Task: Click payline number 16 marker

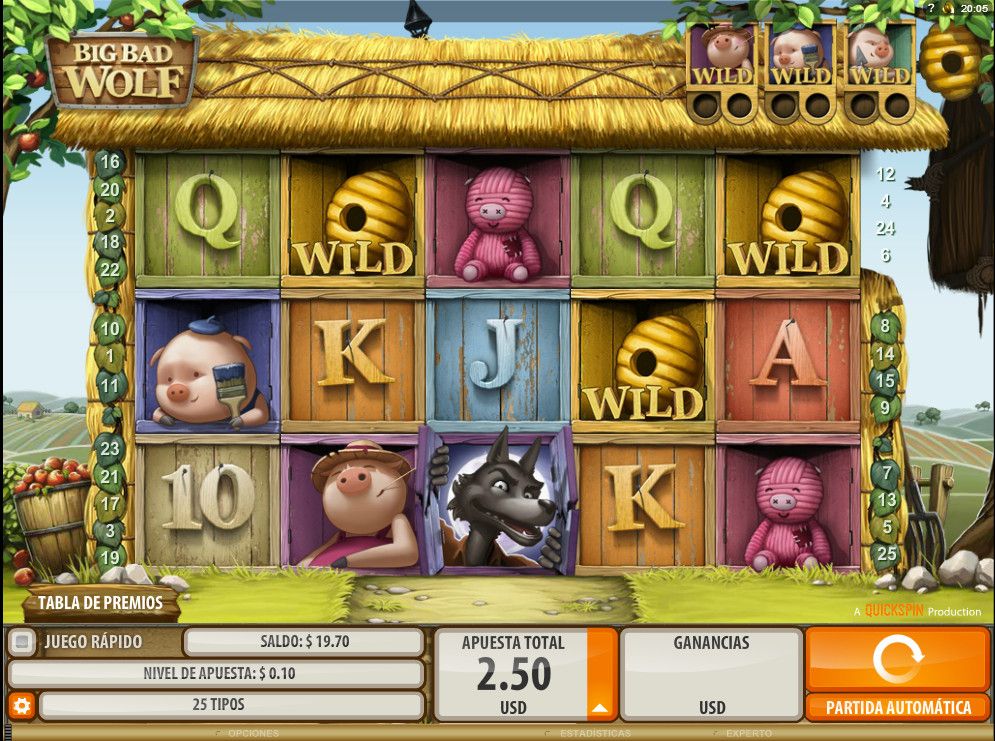Action: [110, 162]
